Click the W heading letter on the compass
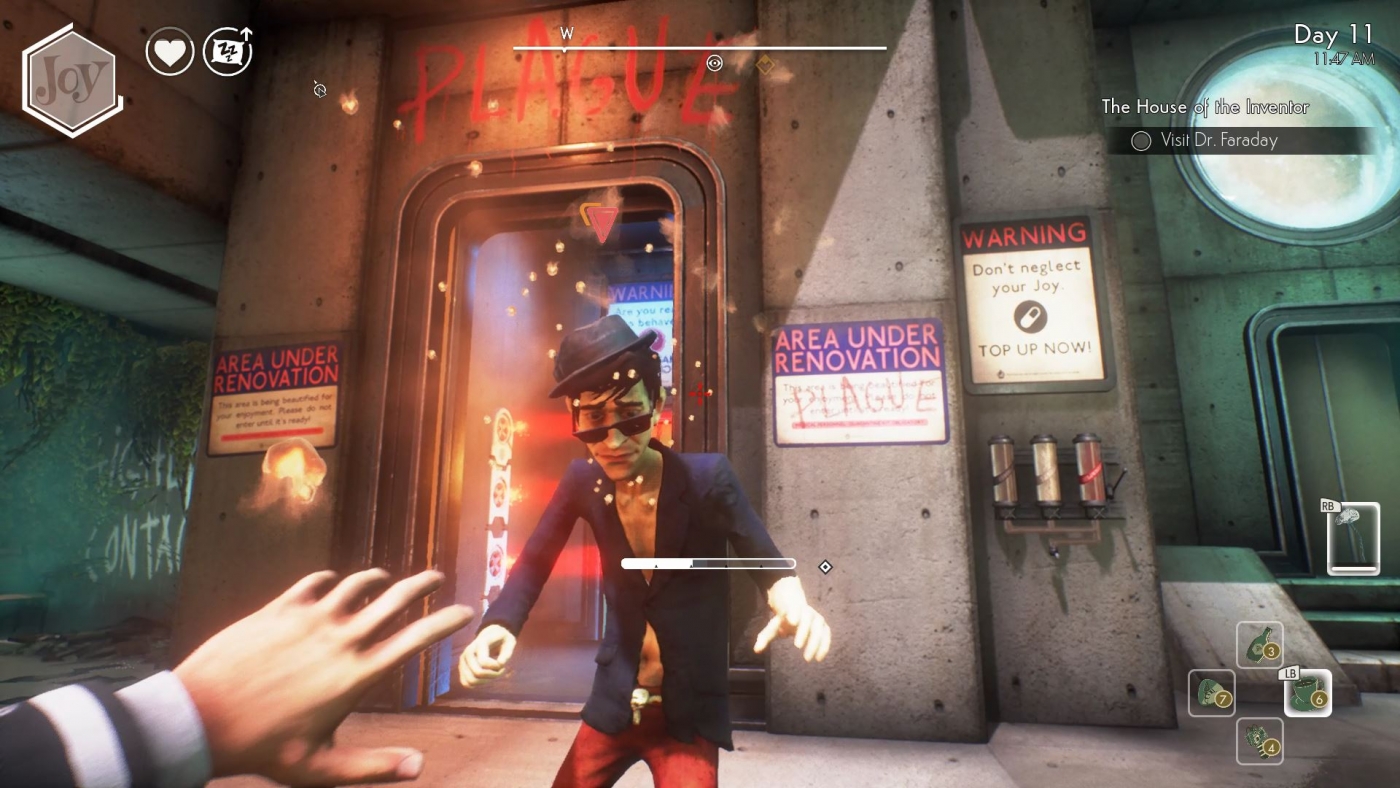 [568, 32]
